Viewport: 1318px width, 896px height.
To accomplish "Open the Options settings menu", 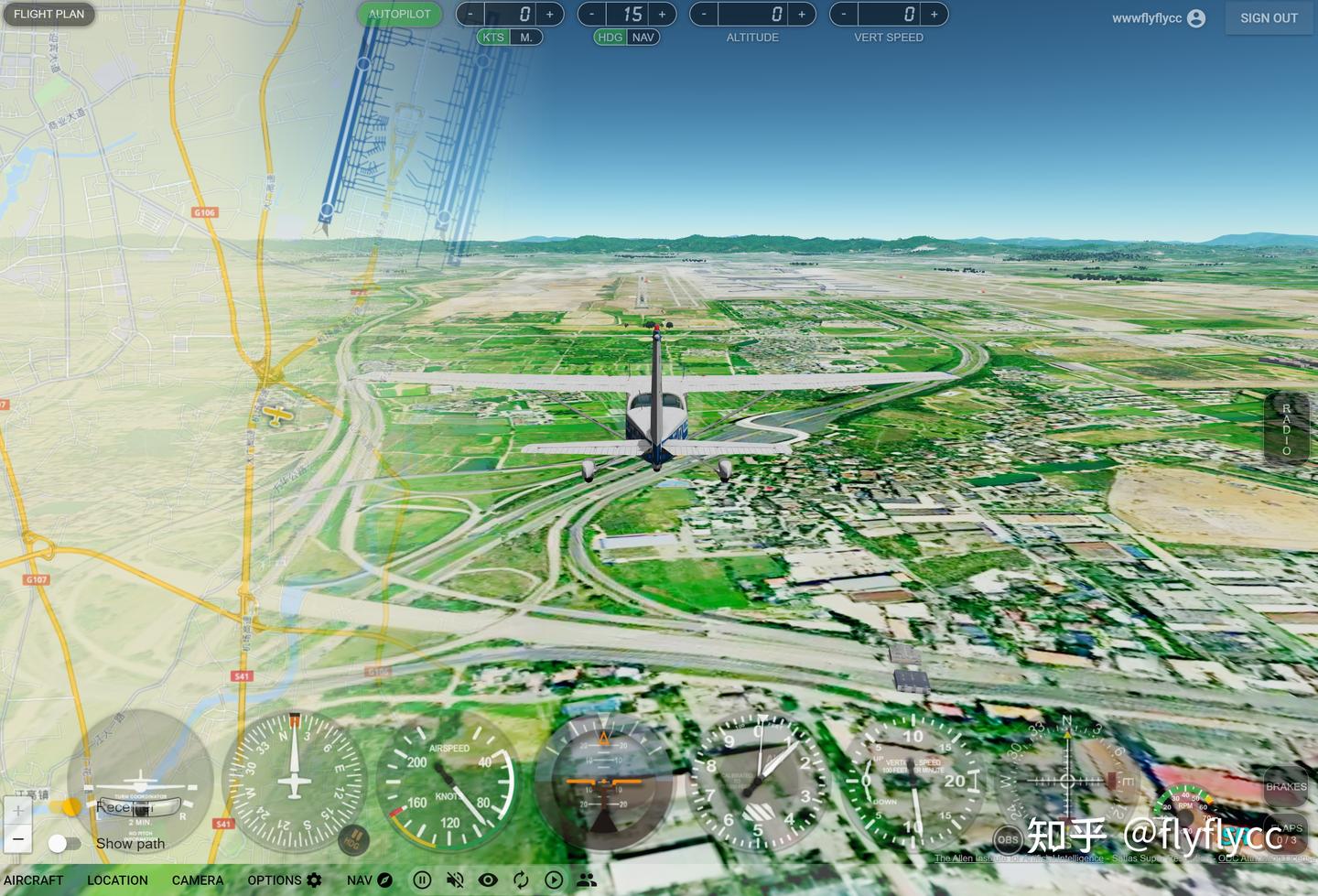I will click(x=285, y=880).
